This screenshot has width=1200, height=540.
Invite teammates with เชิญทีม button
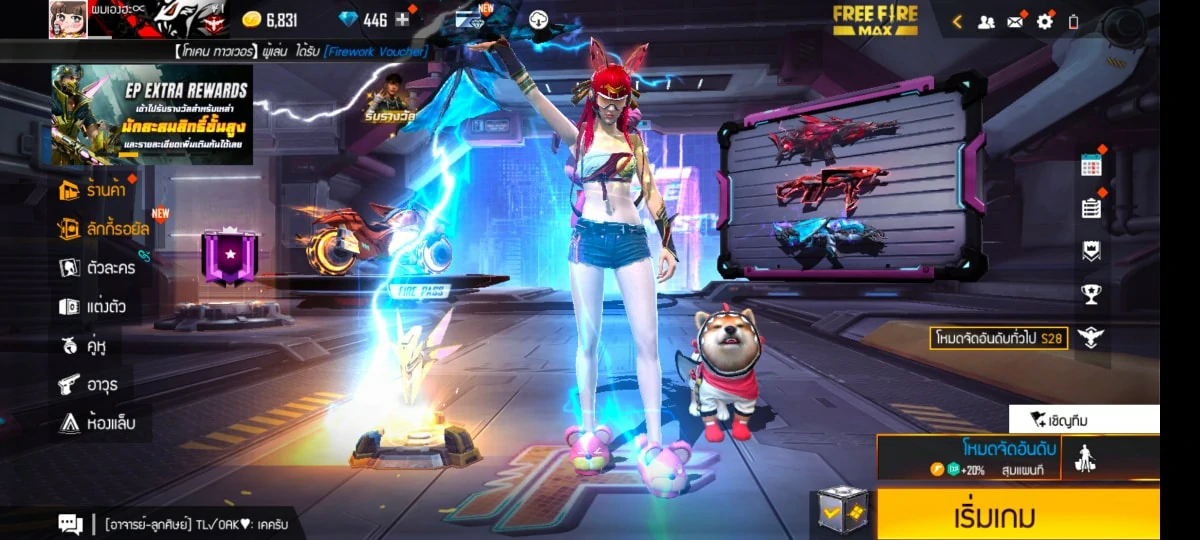[x=1084, y=419]
